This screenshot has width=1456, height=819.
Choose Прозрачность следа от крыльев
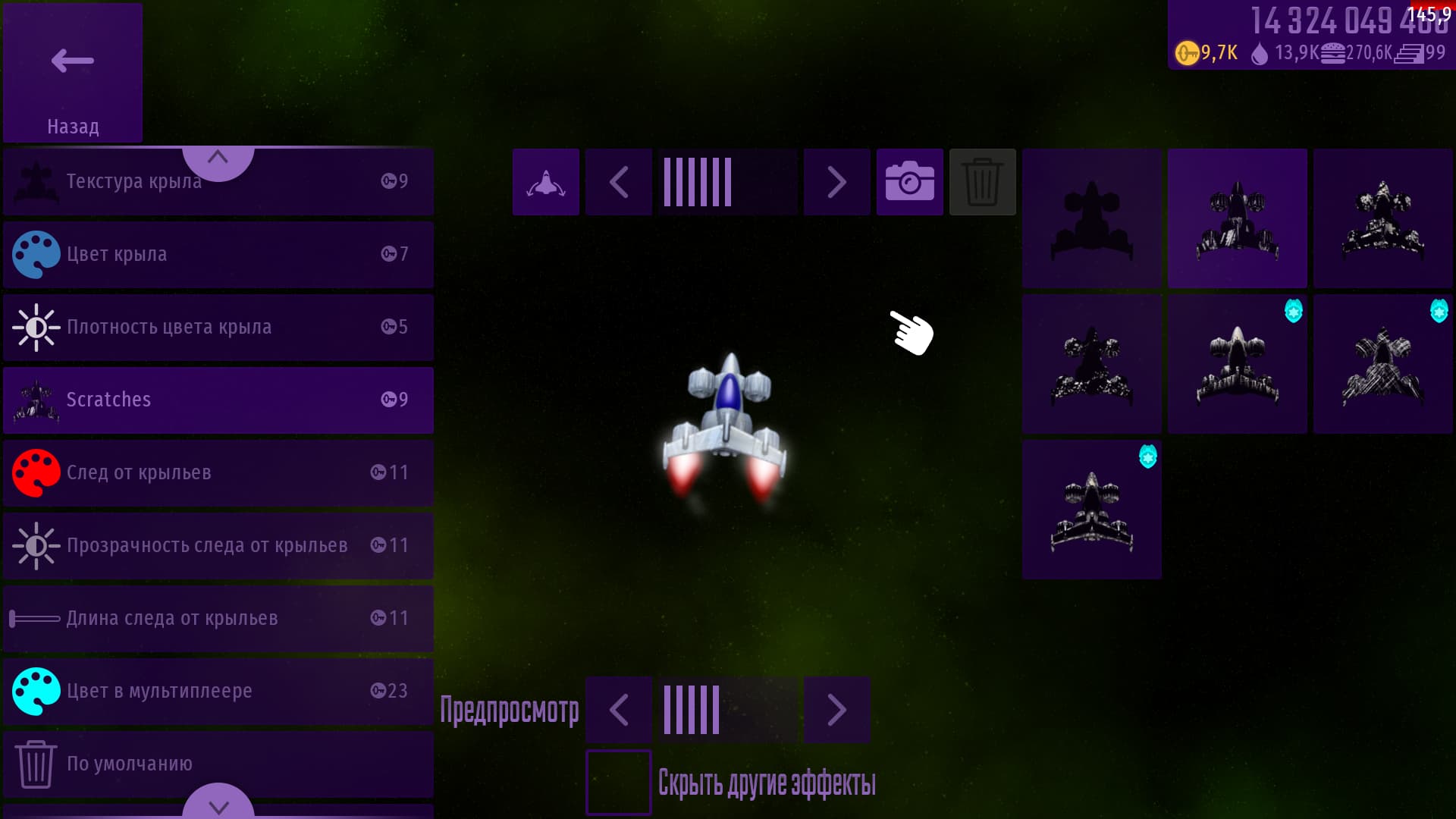click(x=218, y=545)
